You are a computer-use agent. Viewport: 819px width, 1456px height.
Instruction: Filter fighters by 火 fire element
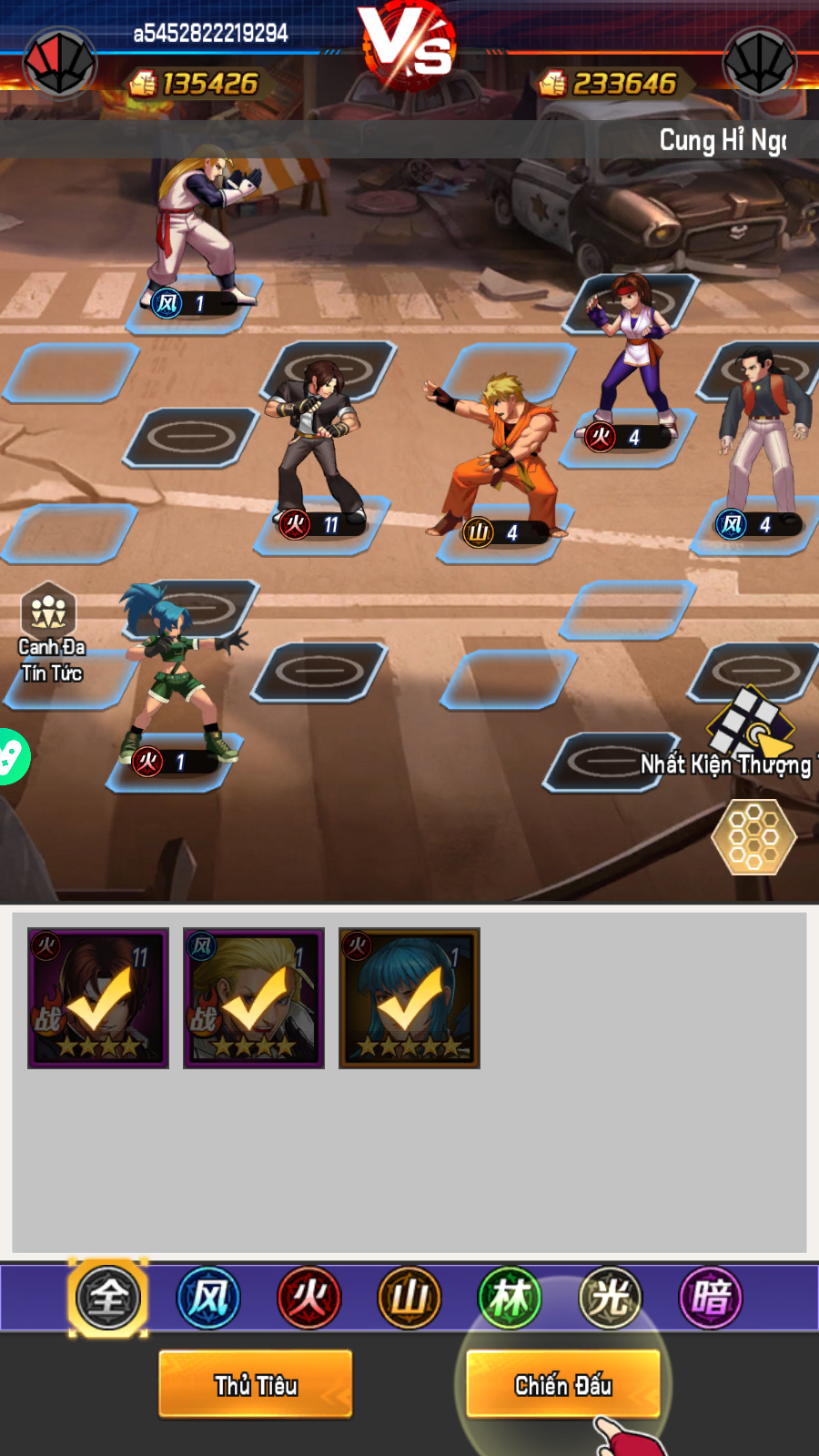click(309, 1298)
